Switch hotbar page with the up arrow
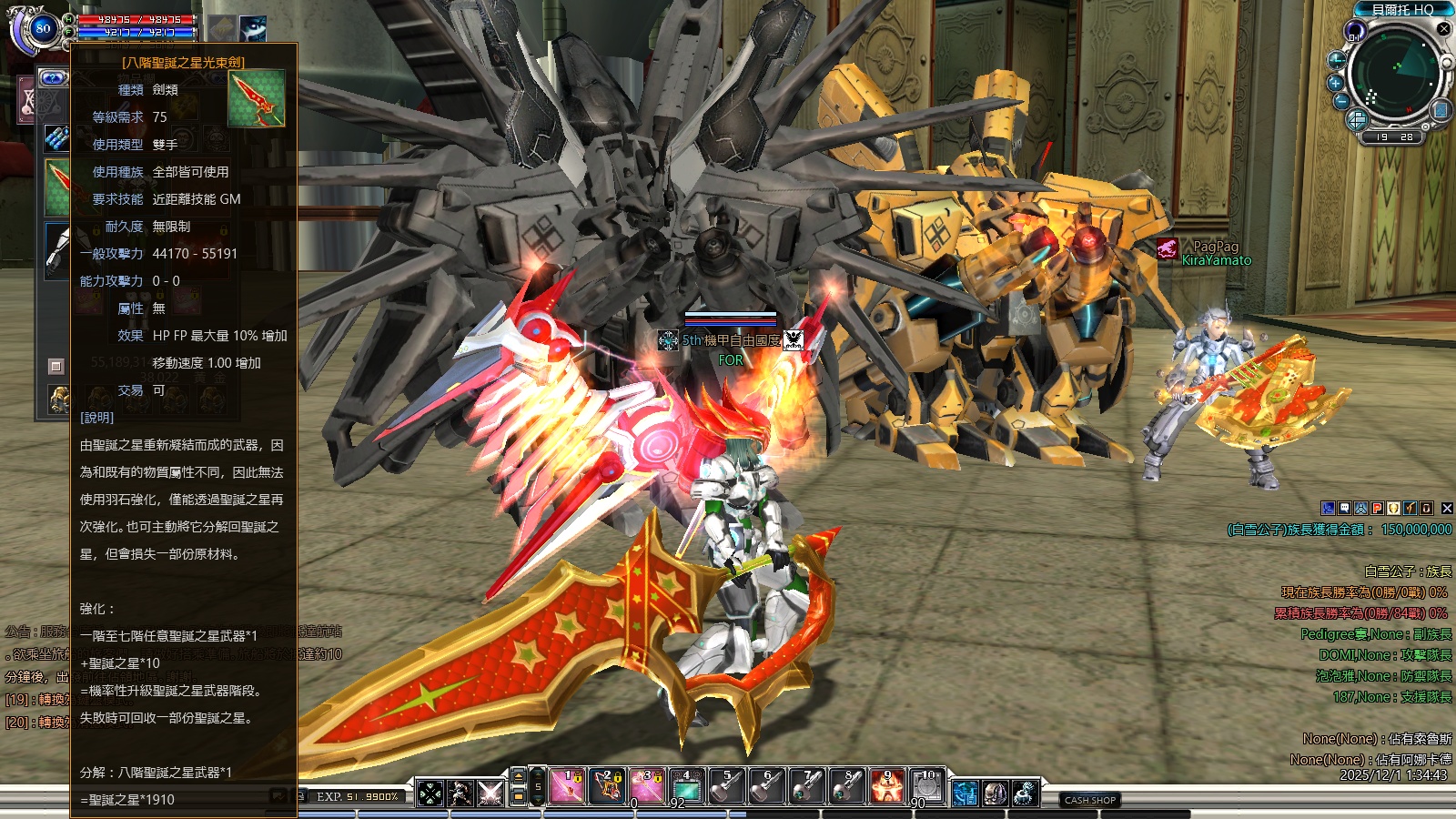 [519, 776]
